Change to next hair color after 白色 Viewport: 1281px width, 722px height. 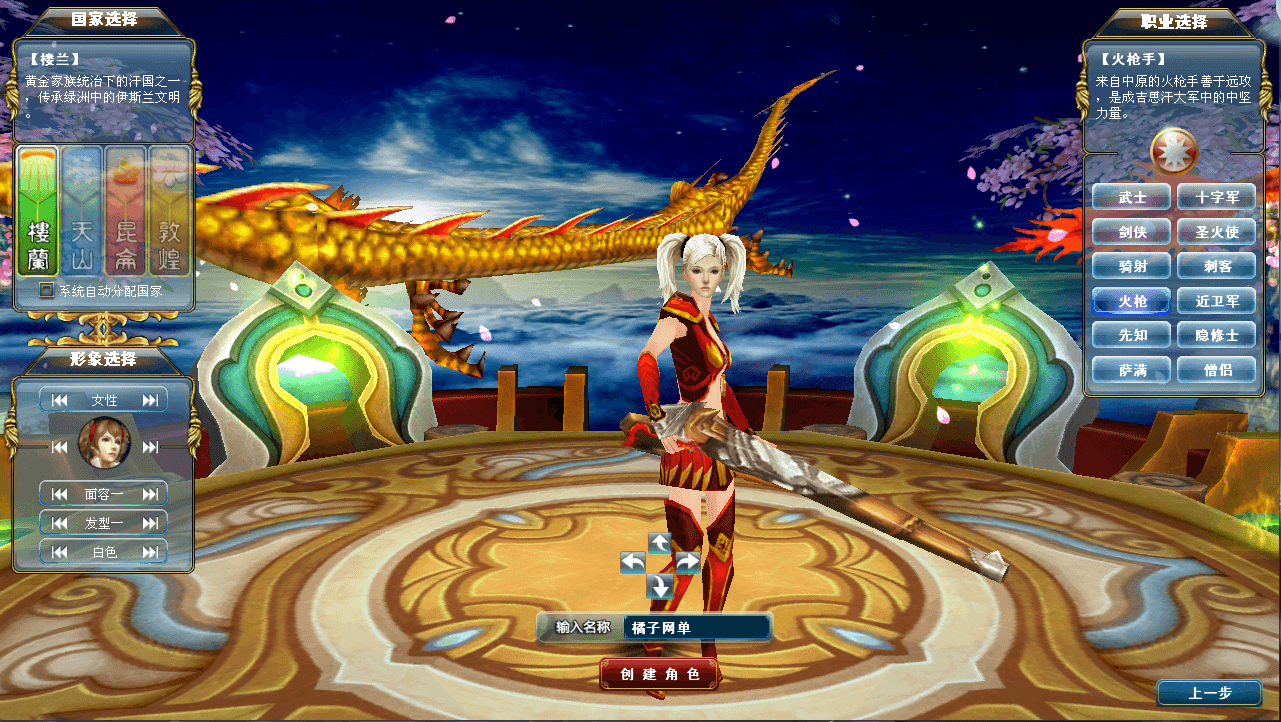tap(151, 552)
